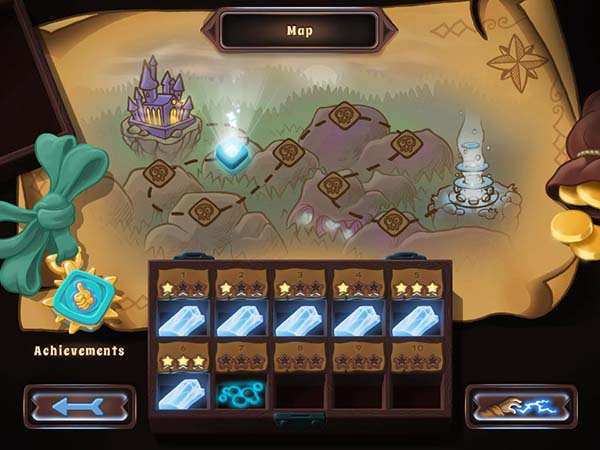Click the purple castle on the map

pos(160,98)
